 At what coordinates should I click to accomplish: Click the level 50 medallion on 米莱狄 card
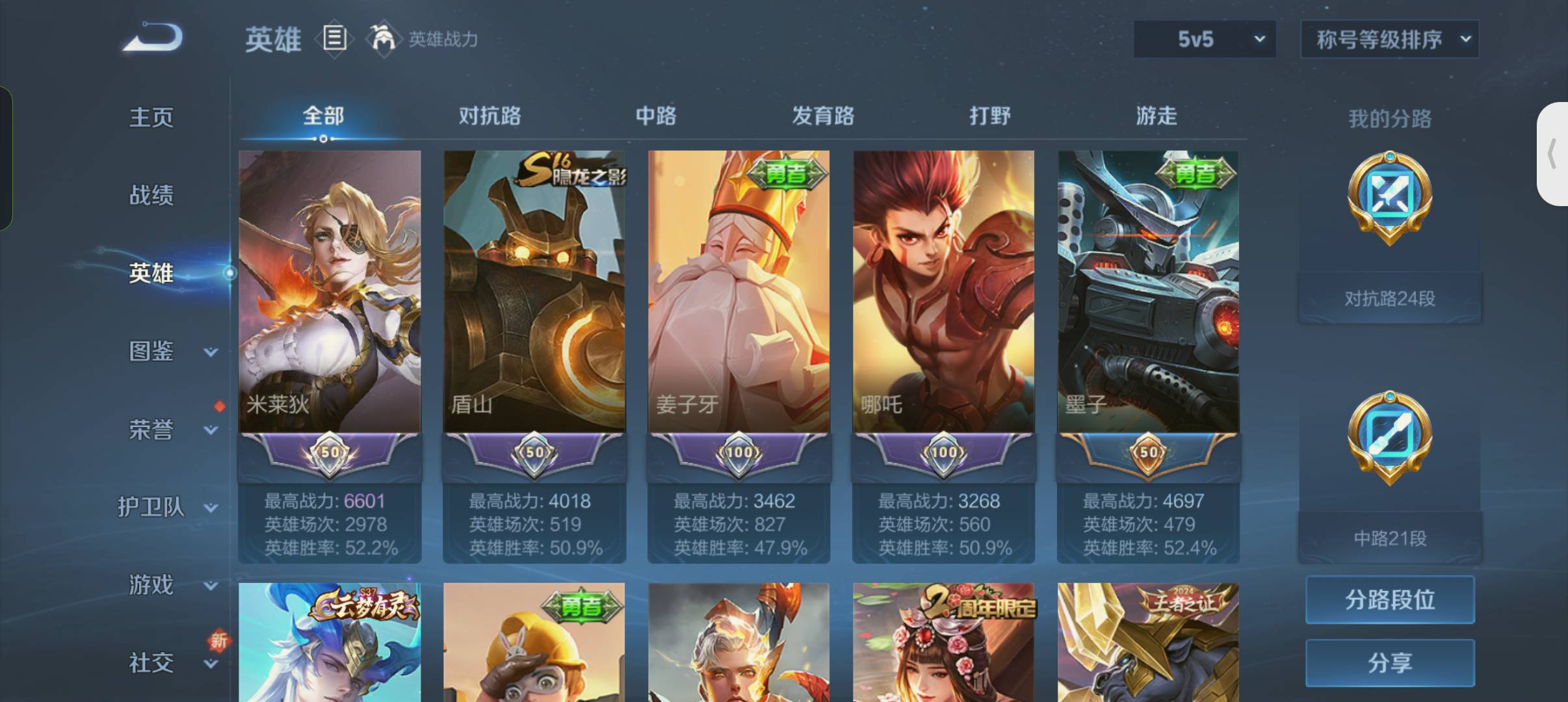329,453
